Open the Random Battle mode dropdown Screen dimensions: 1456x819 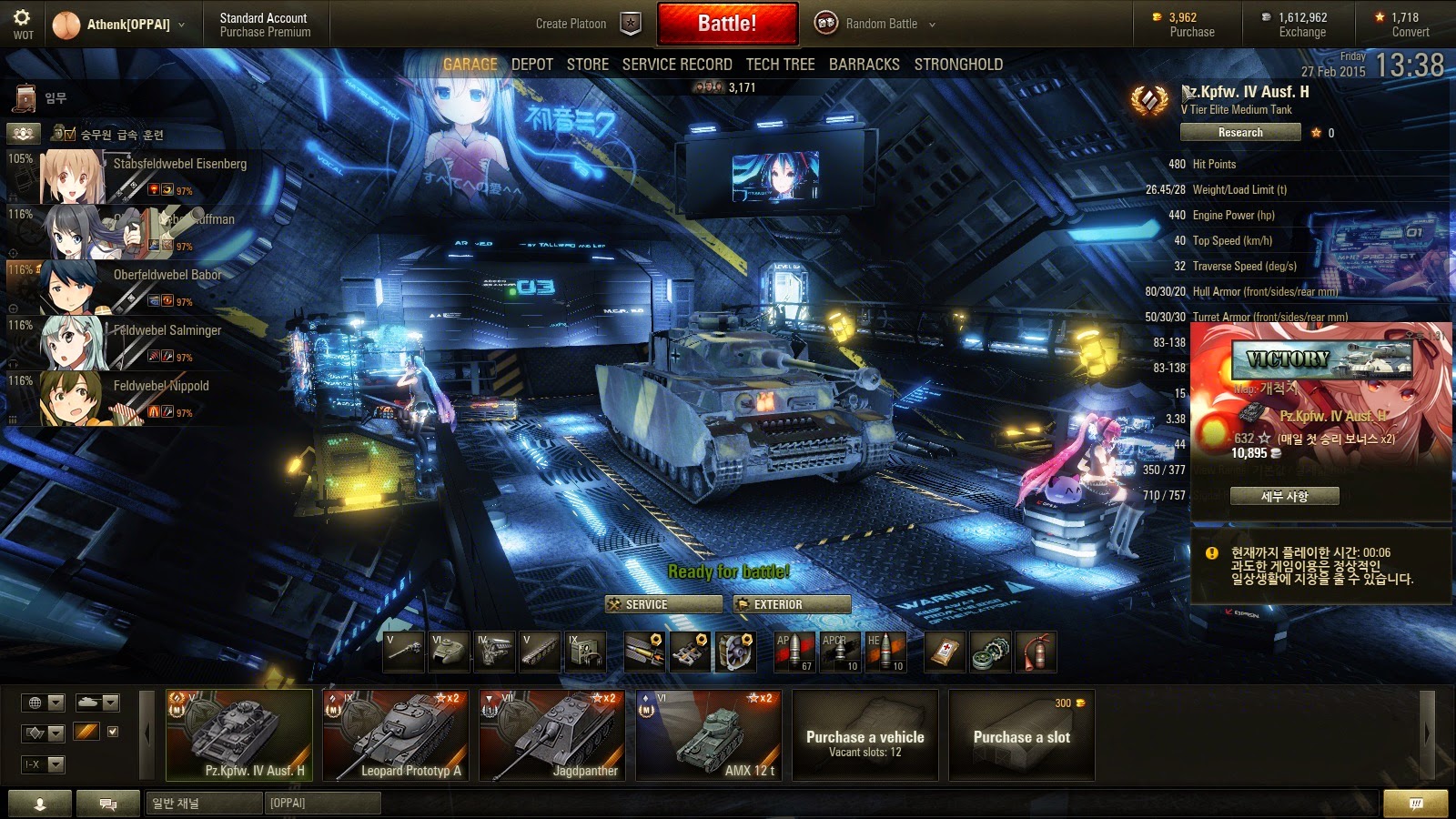pyautogui.click(x=880, y=24)
